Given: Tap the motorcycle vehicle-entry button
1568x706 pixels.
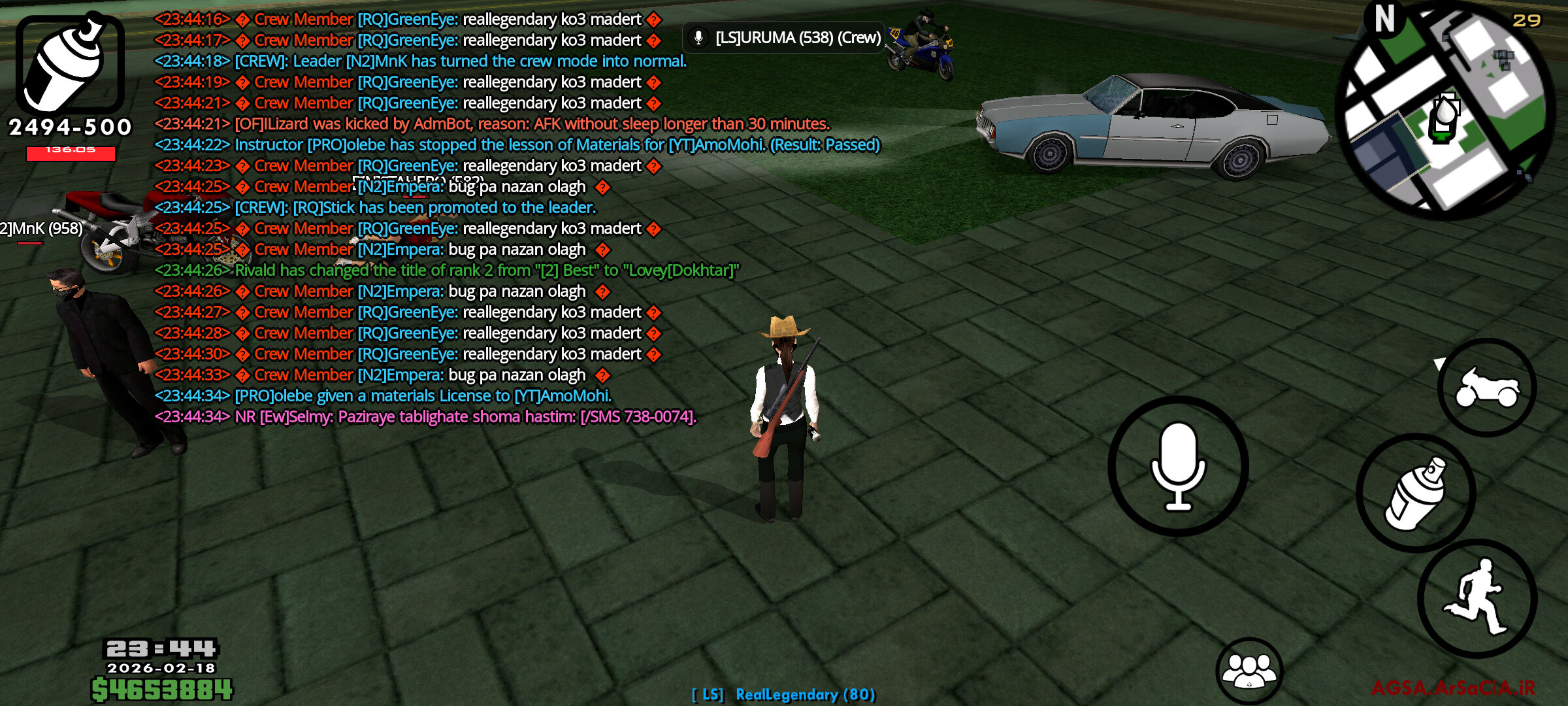Looking at the screenshot, I should [x=1487, y=387].
